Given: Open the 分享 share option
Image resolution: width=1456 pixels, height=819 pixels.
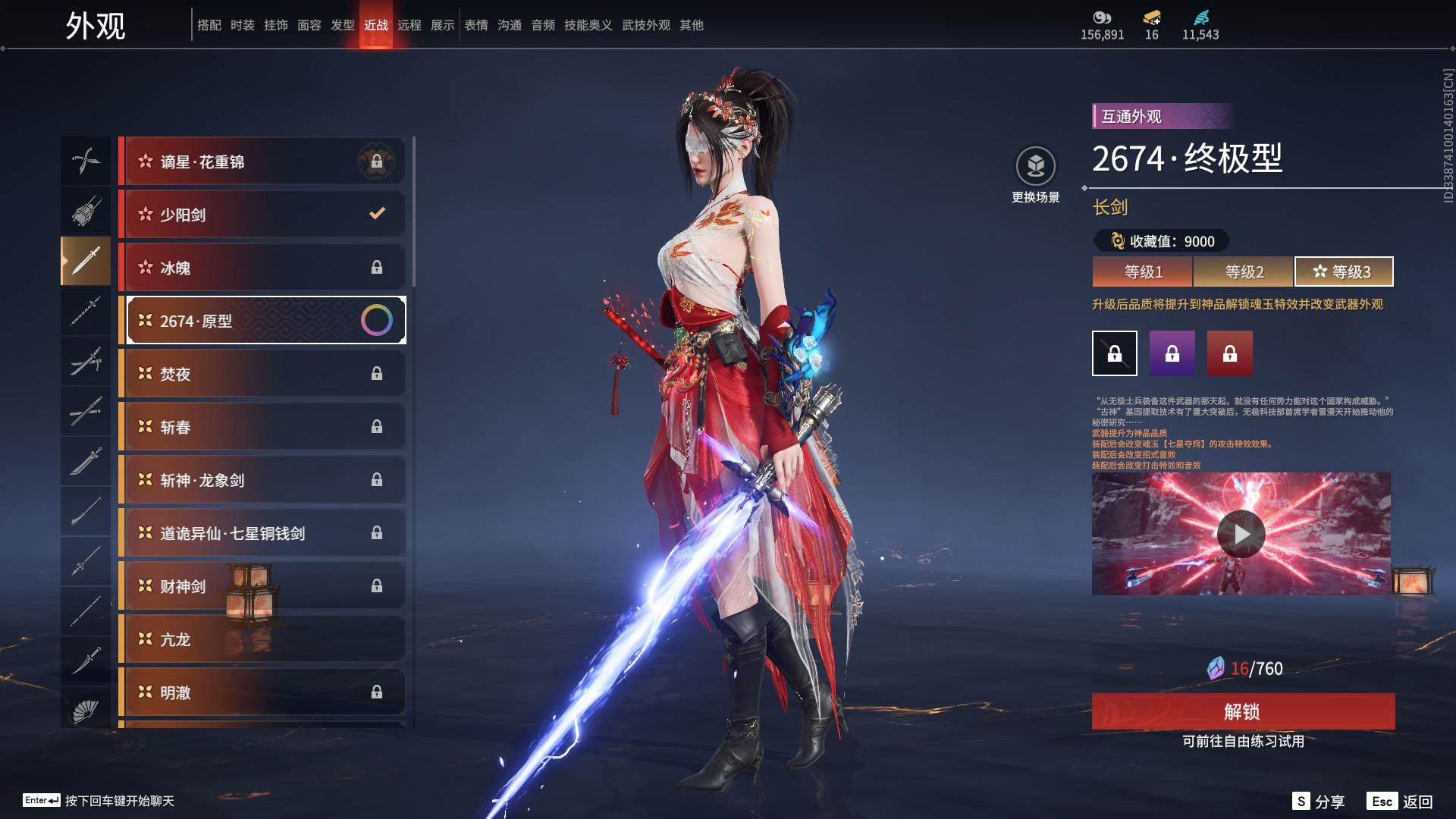Looking at the screenshot, I should click(1319, 802).
